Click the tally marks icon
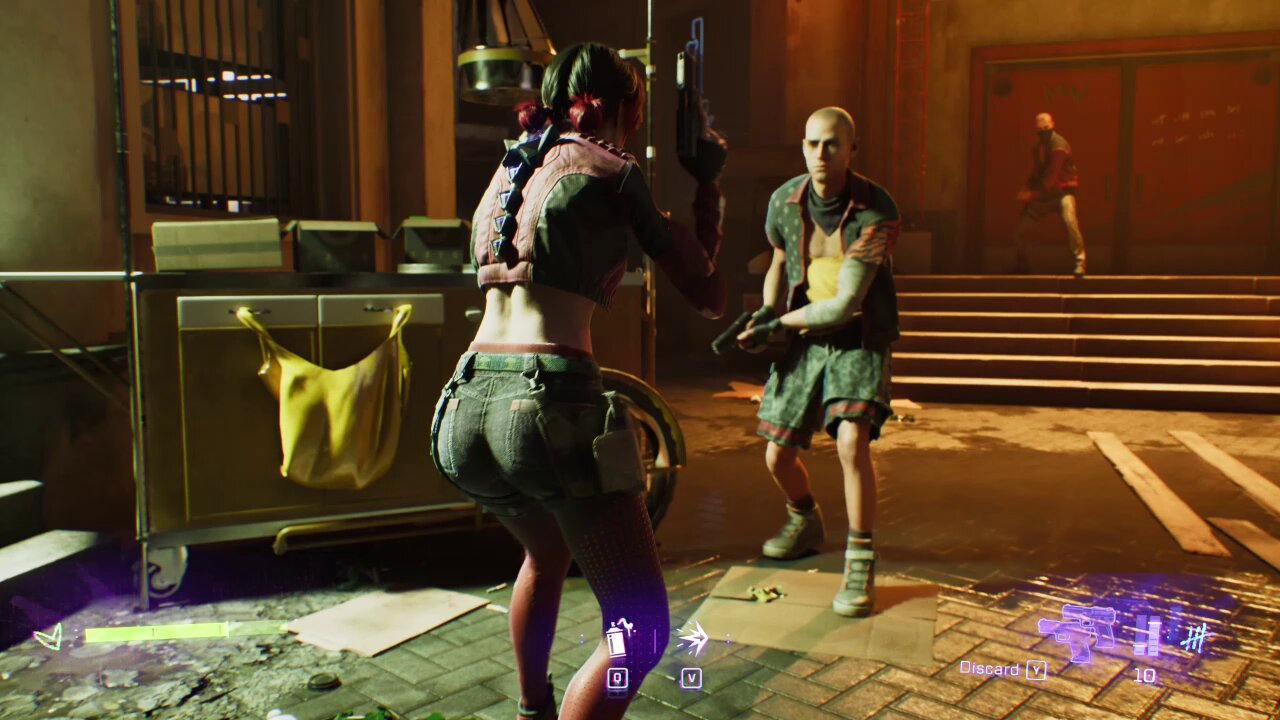This screenshot has width=1280, height=720. pos(1194,636)
